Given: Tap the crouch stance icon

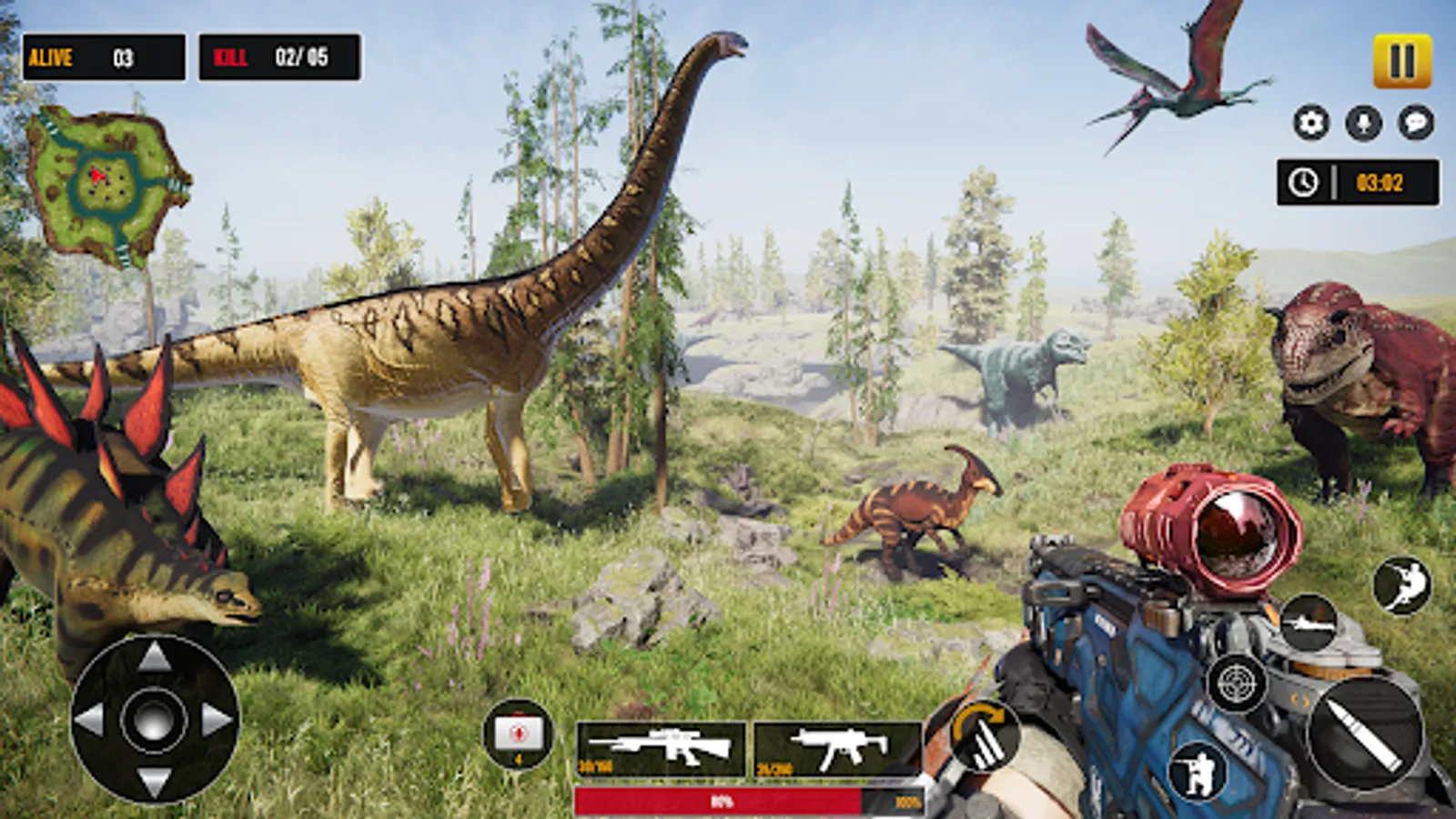Looking at the screenshot, I should pyautogui.click(x=1198, y=773).
